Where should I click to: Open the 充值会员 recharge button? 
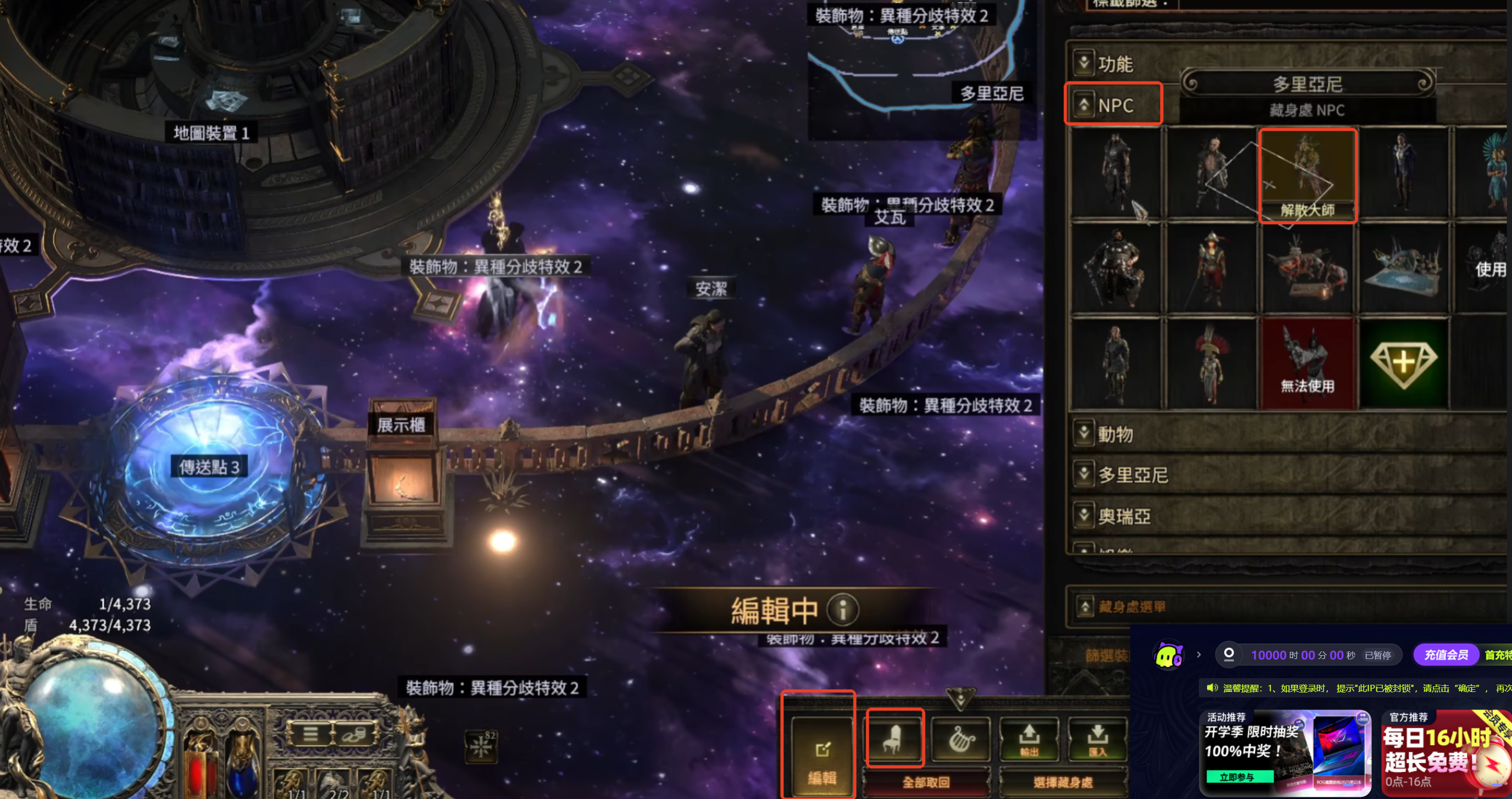[x=1446, y=655]
